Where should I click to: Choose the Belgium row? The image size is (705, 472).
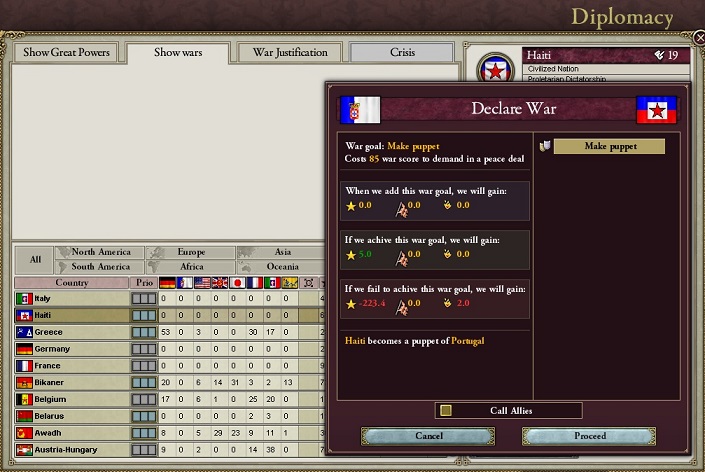(70, 399)
